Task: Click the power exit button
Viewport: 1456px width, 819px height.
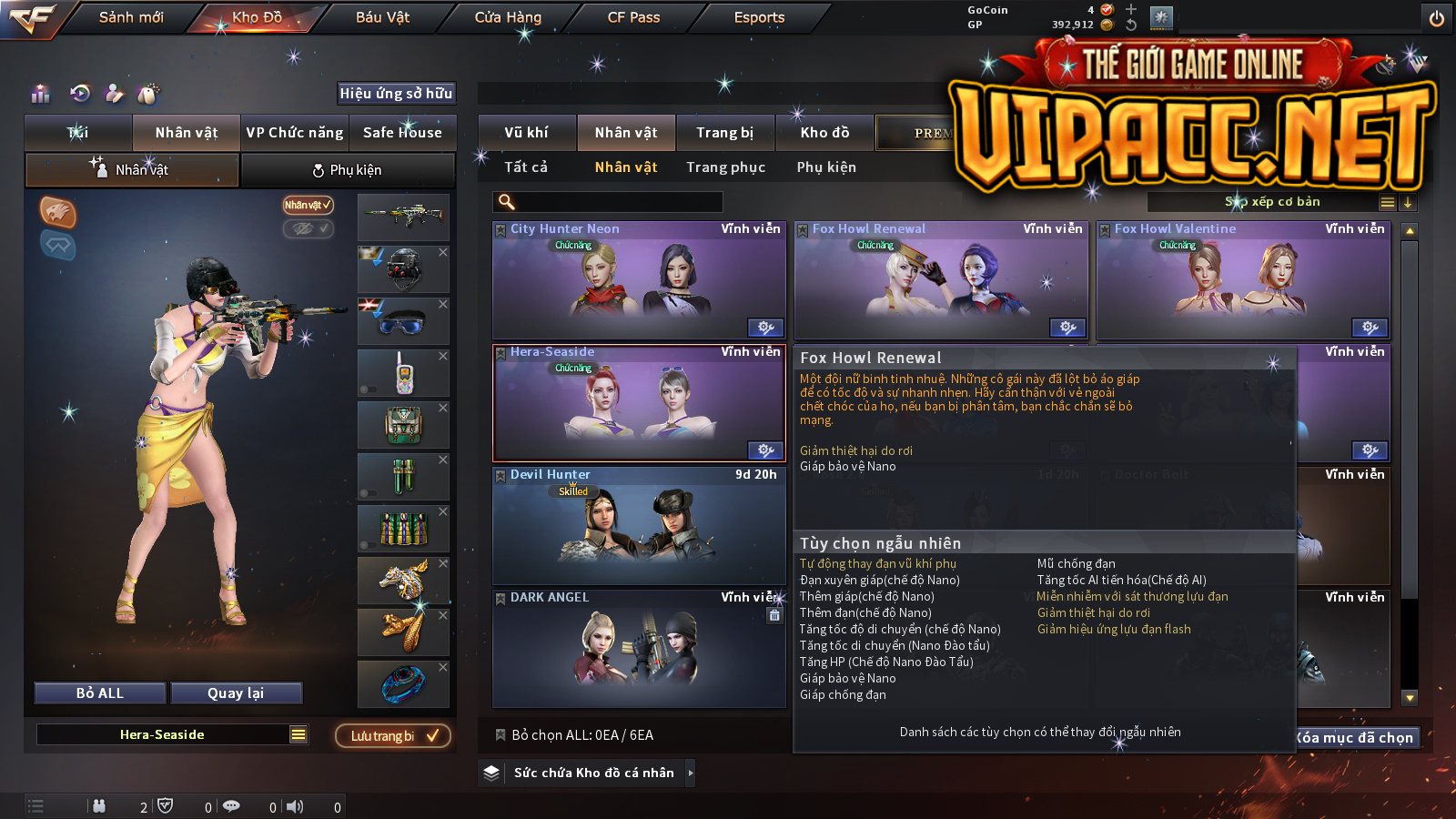Action: pyautogui.click(x=1437, y=18)
